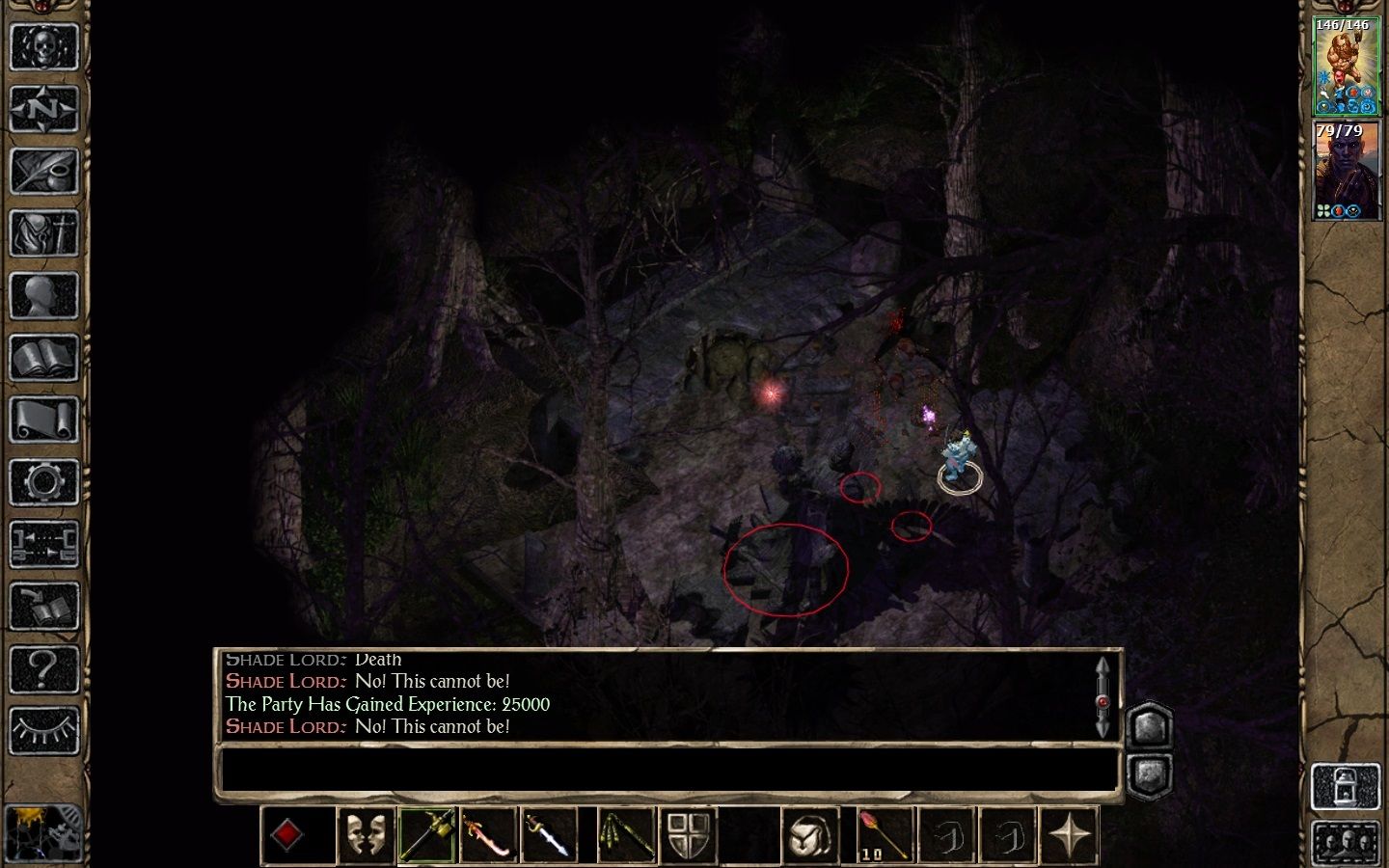Open the journal with the quill icon

[43, 172]
